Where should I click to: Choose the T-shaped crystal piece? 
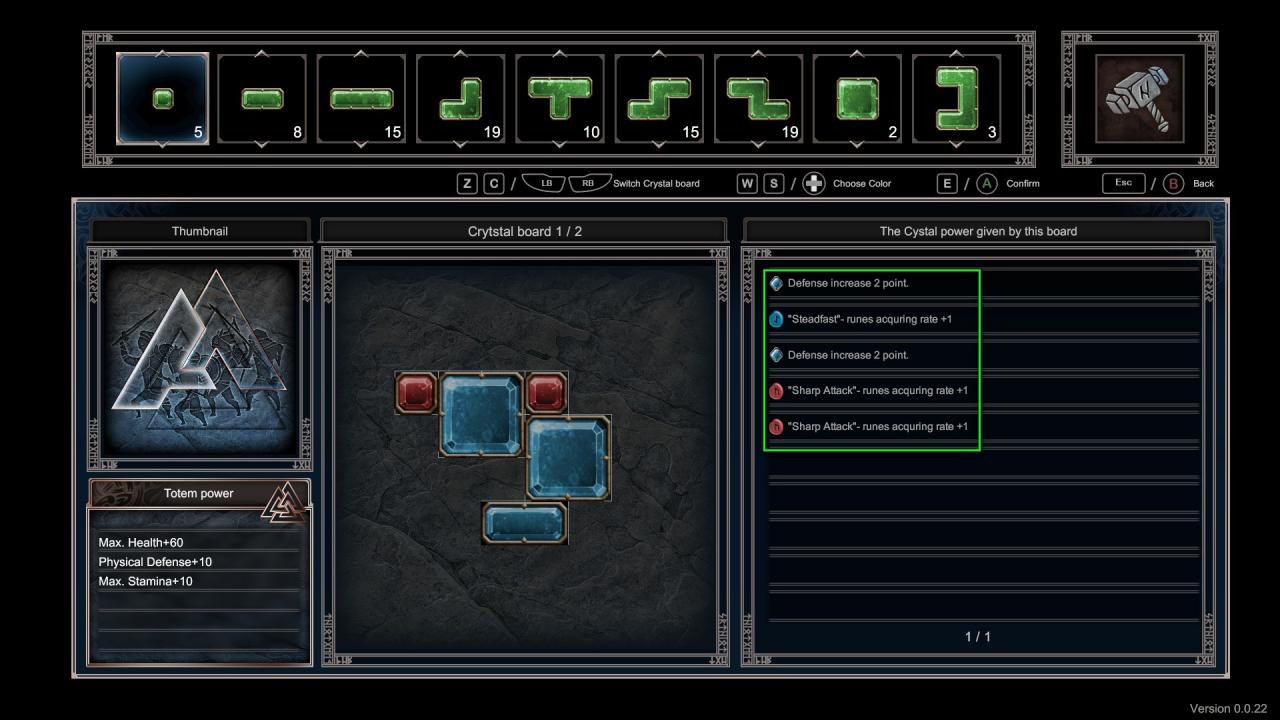[x=560, y=98]
